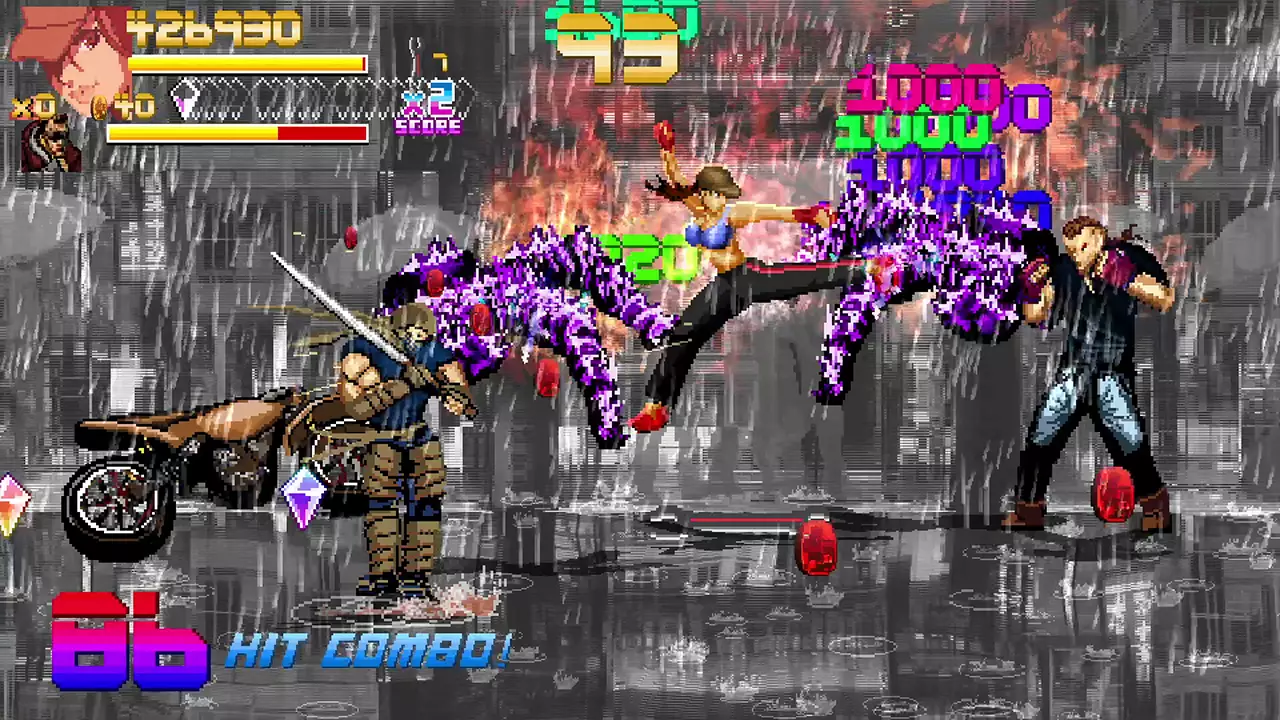This screenshot has height=720, width=1280.
Task: Click the small gem icon on the super meter
Action: coord(185,104)
